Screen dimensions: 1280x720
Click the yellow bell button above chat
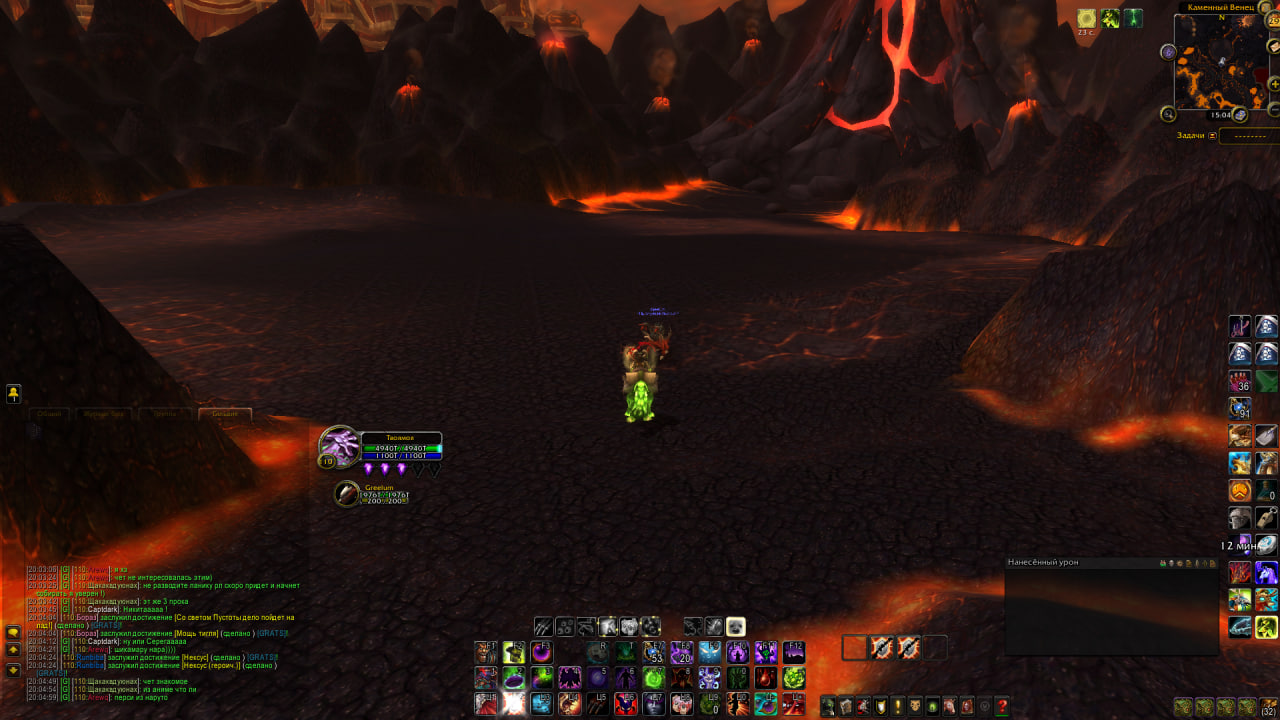point(14,394)
